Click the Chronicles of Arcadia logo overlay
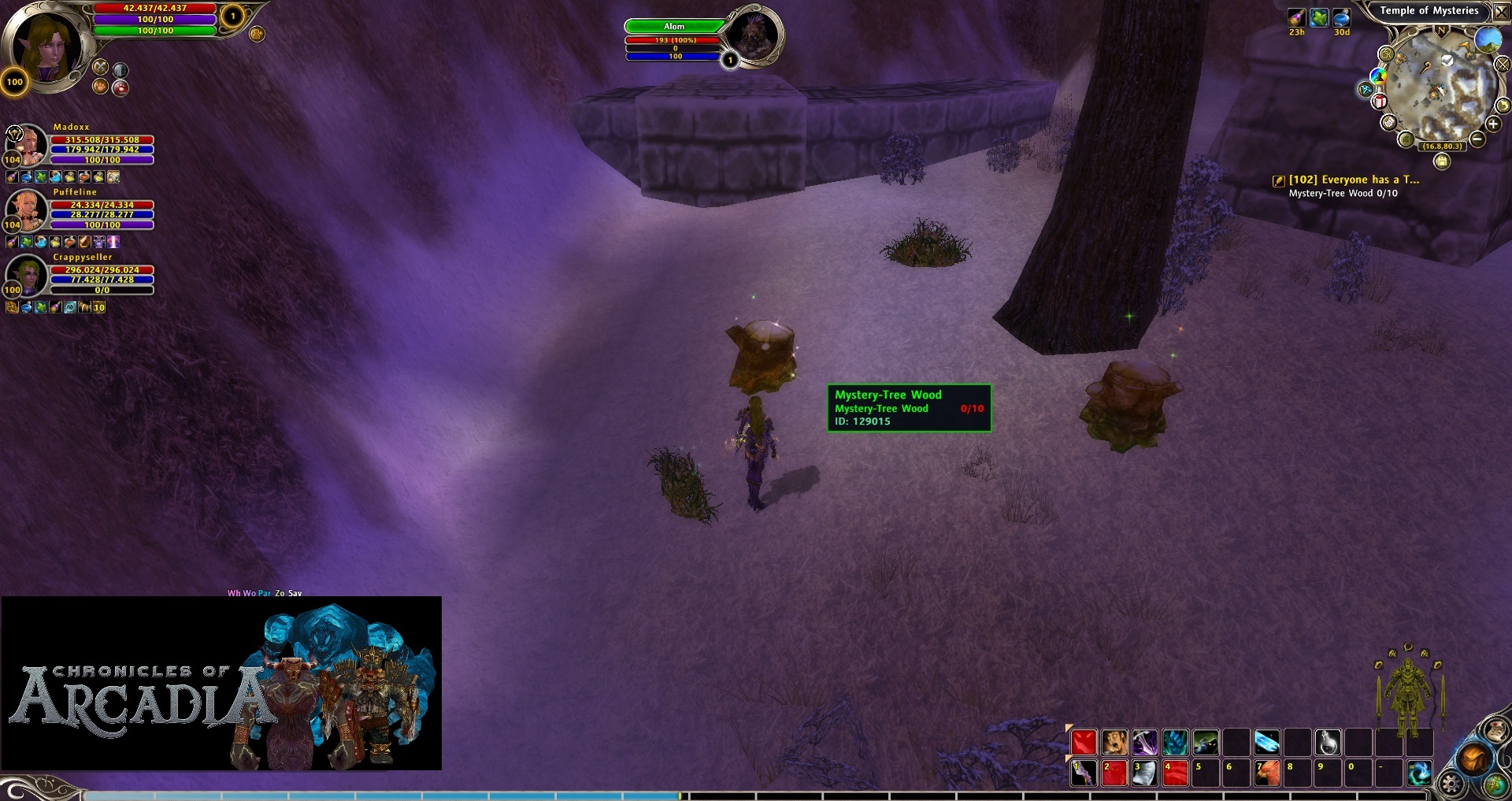1512x801 pixels. [x=220, y=683]
